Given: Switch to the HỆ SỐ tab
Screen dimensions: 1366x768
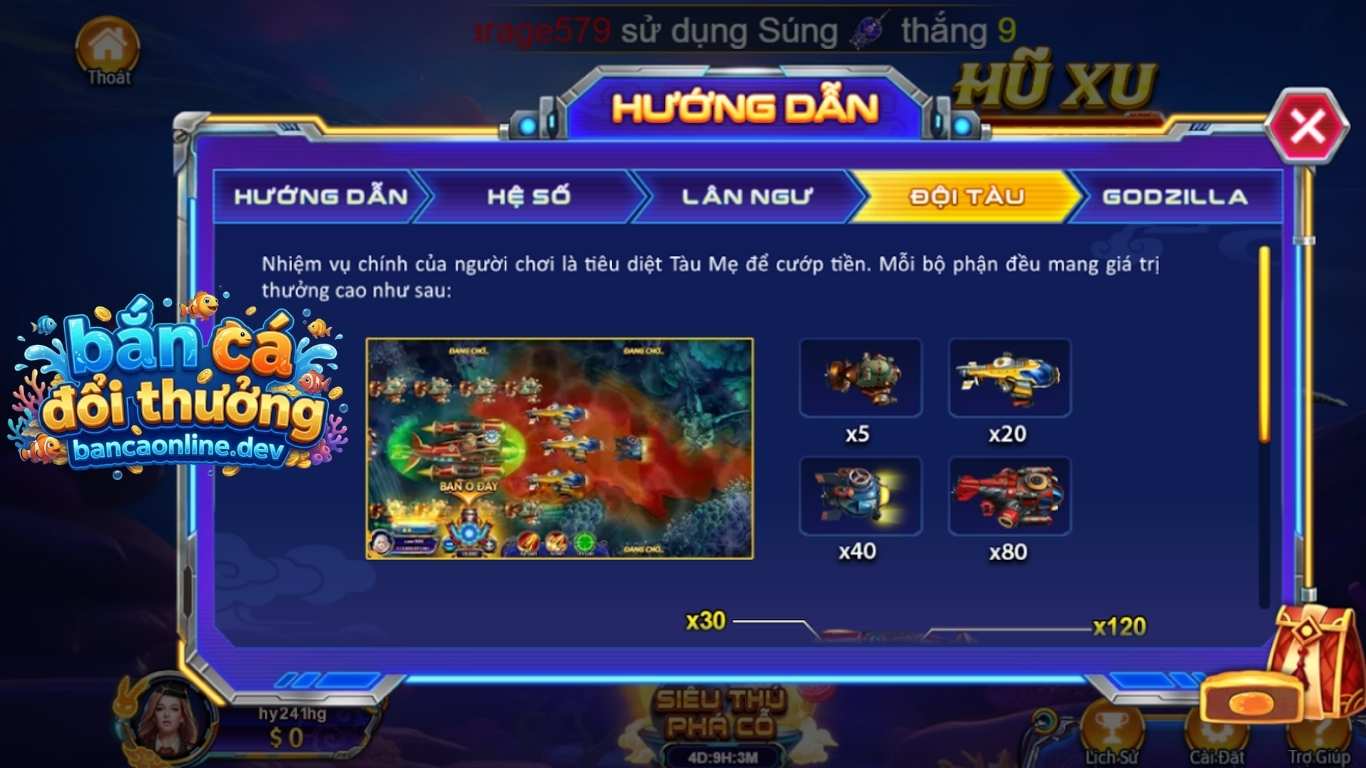Looking at the screenshot, I should pos(528,197).
